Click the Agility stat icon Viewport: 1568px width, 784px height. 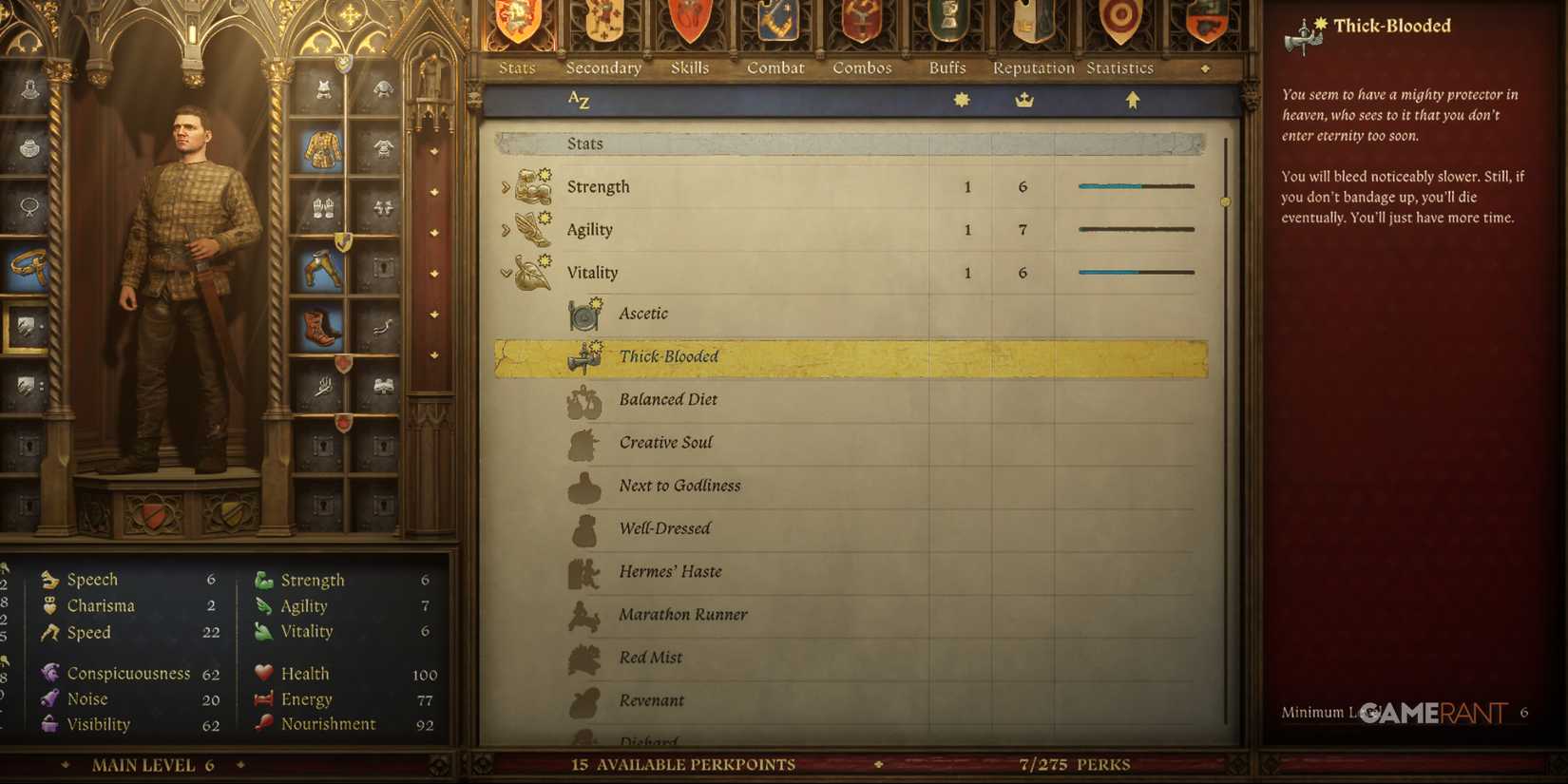[x=532, y=229]
